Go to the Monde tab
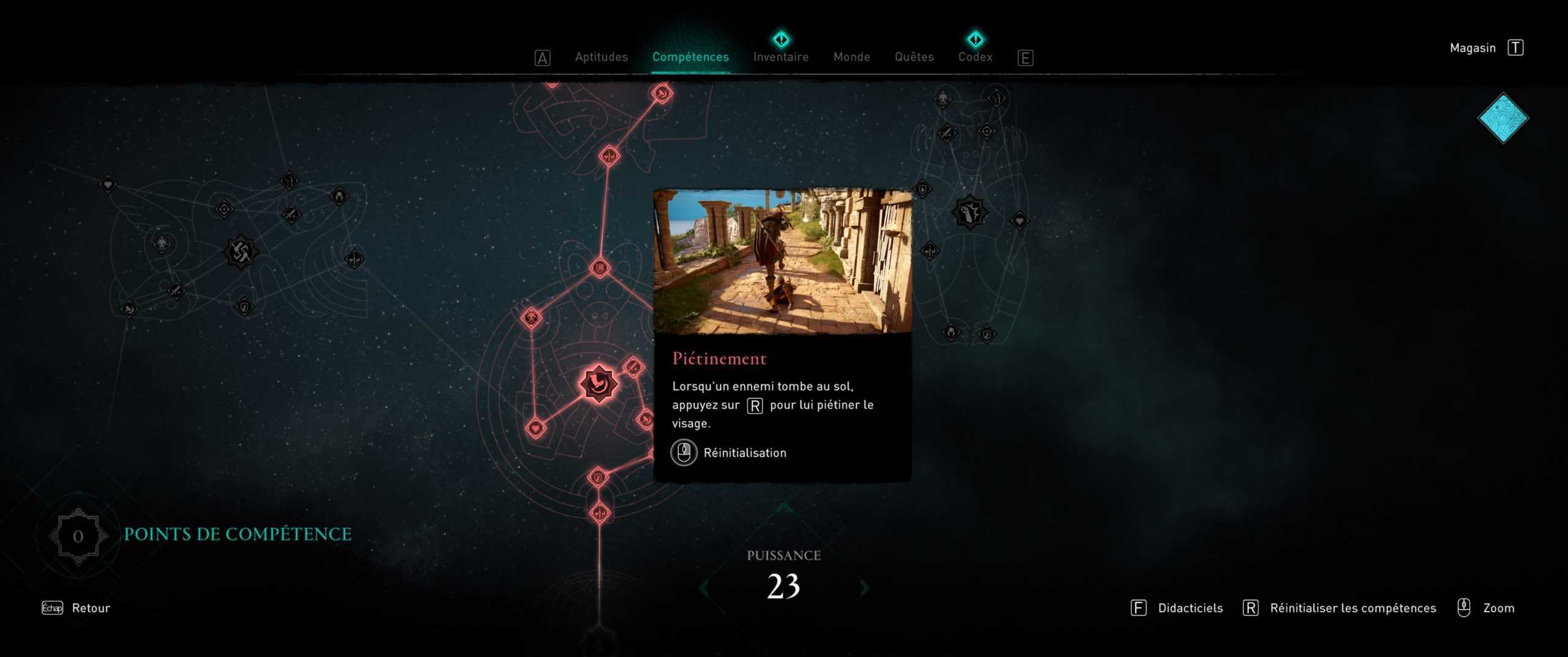Screen dimensions: 1568x657 pyautogui.click(x=851, y=57)
